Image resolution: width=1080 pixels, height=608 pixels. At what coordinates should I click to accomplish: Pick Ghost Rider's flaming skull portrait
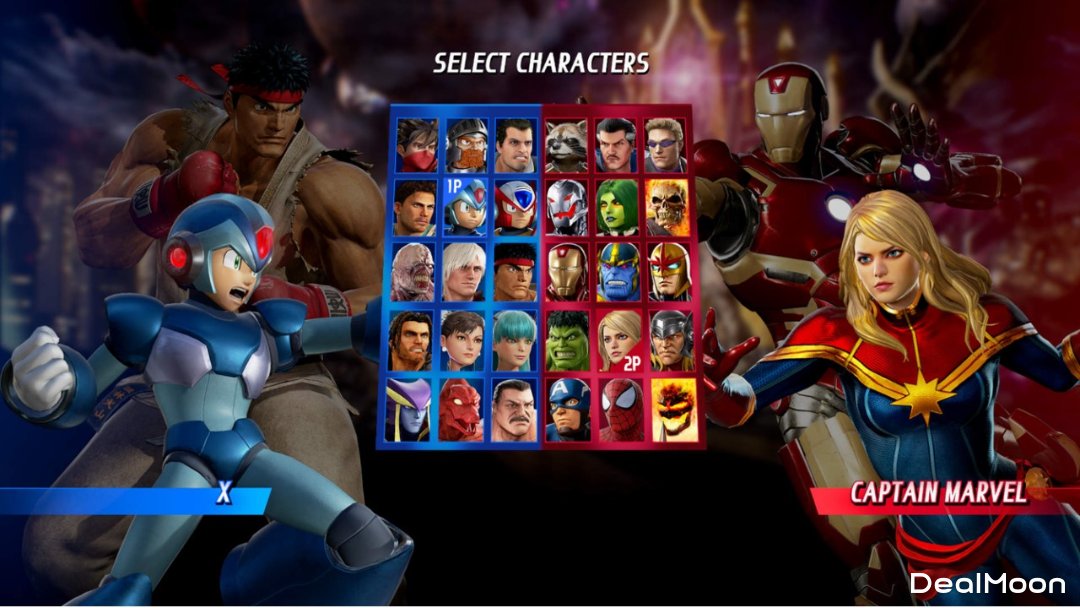[669, 208]
